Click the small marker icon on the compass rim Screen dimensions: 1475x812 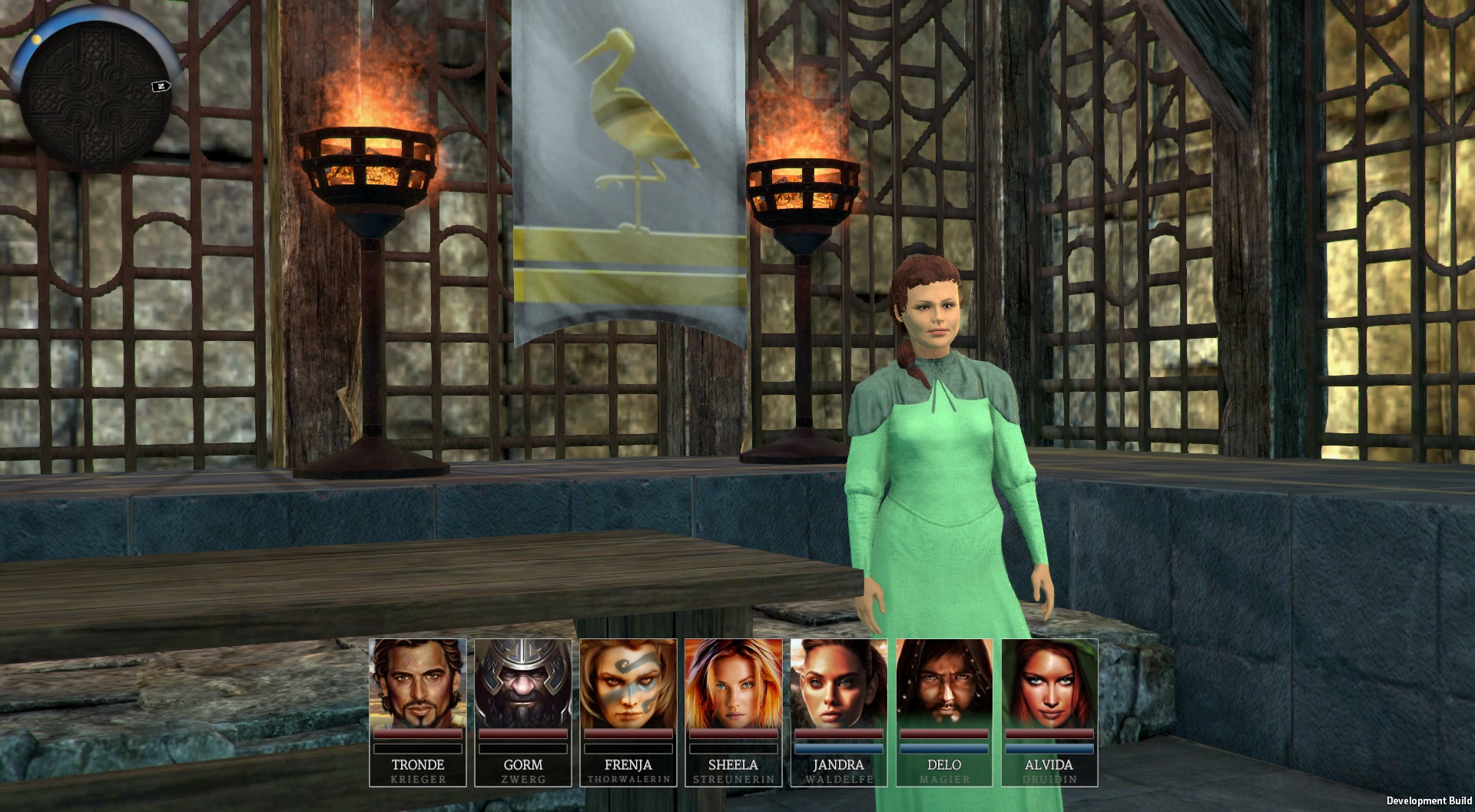tap(161, 86)
